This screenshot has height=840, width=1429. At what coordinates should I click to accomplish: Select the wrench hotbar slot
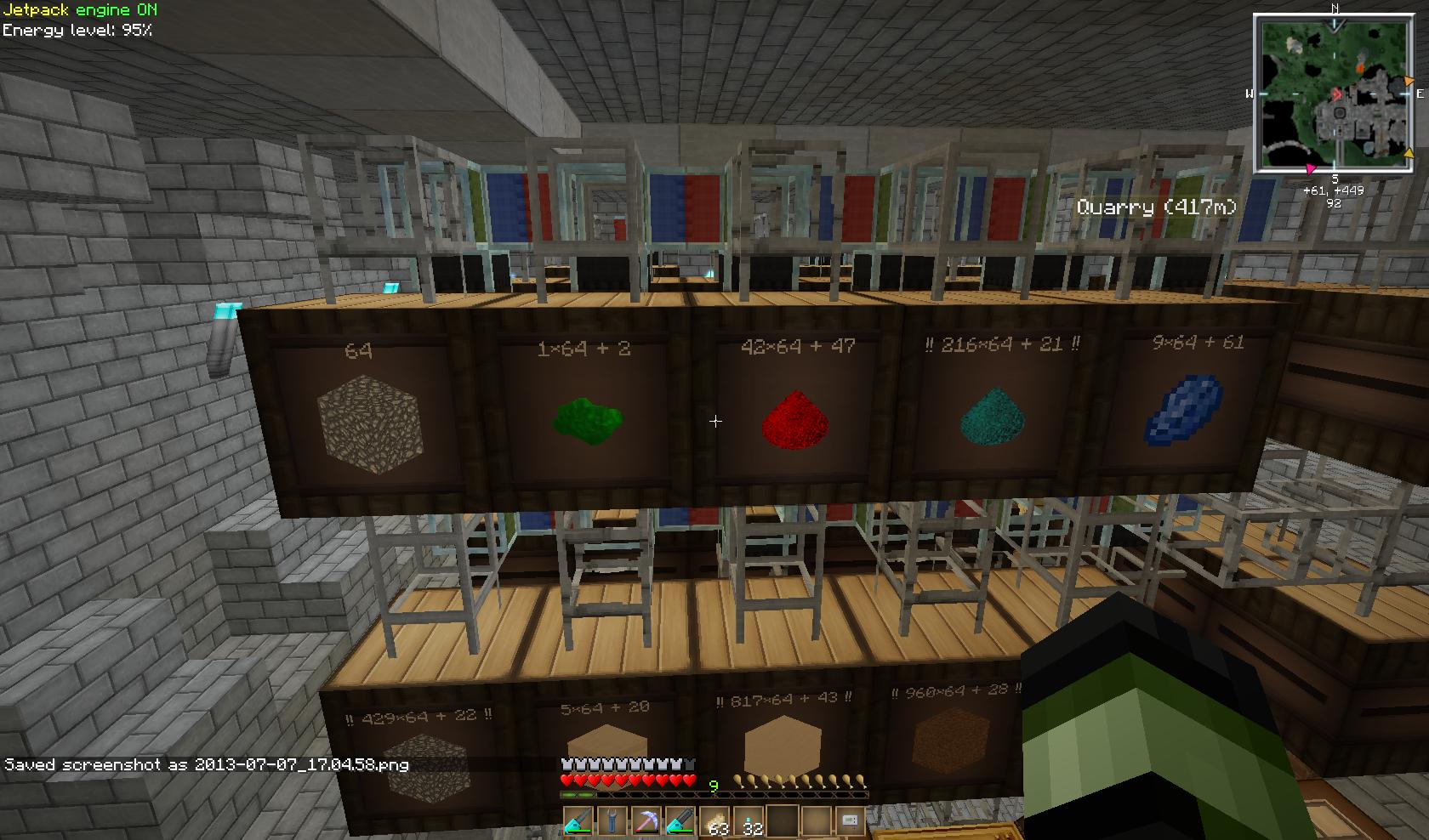(612, 821)
